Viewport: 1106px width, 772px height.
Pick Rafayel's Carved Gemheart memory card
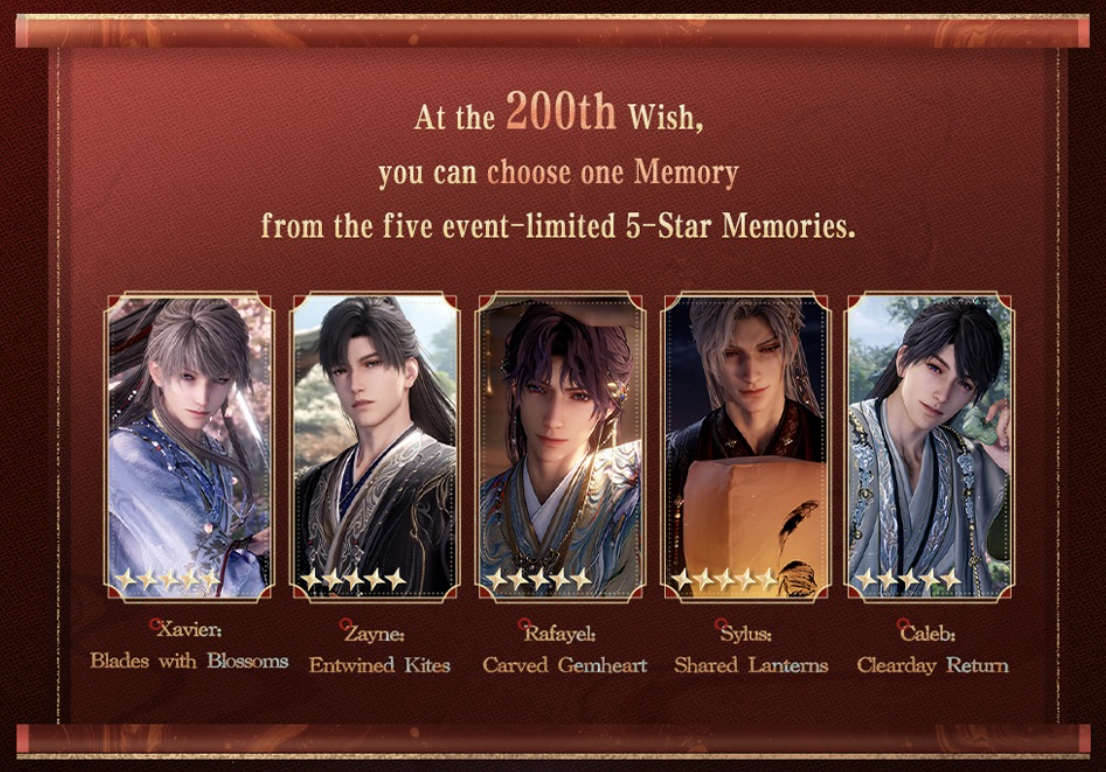coord(560,447)
